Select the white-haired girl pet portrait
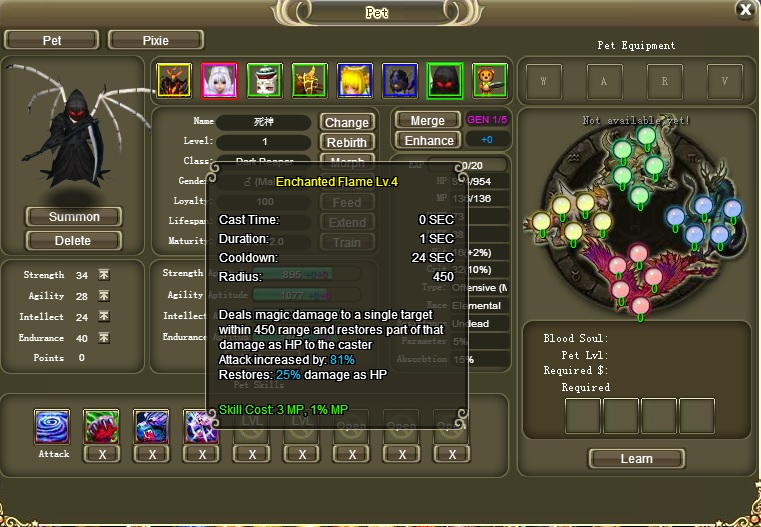 click(x=219, y=80)
